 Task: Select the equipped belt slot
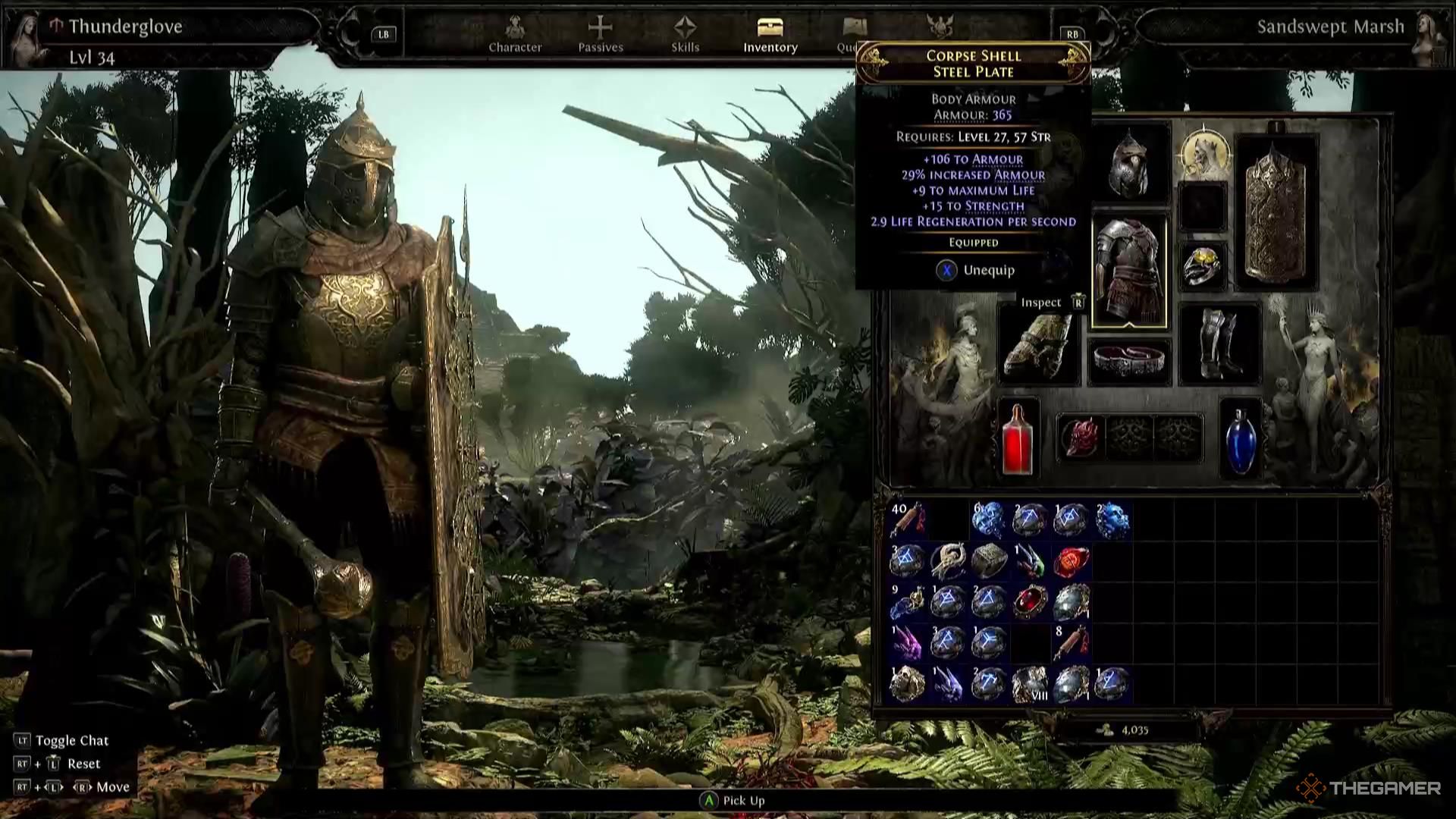[x=1129, y=361]
